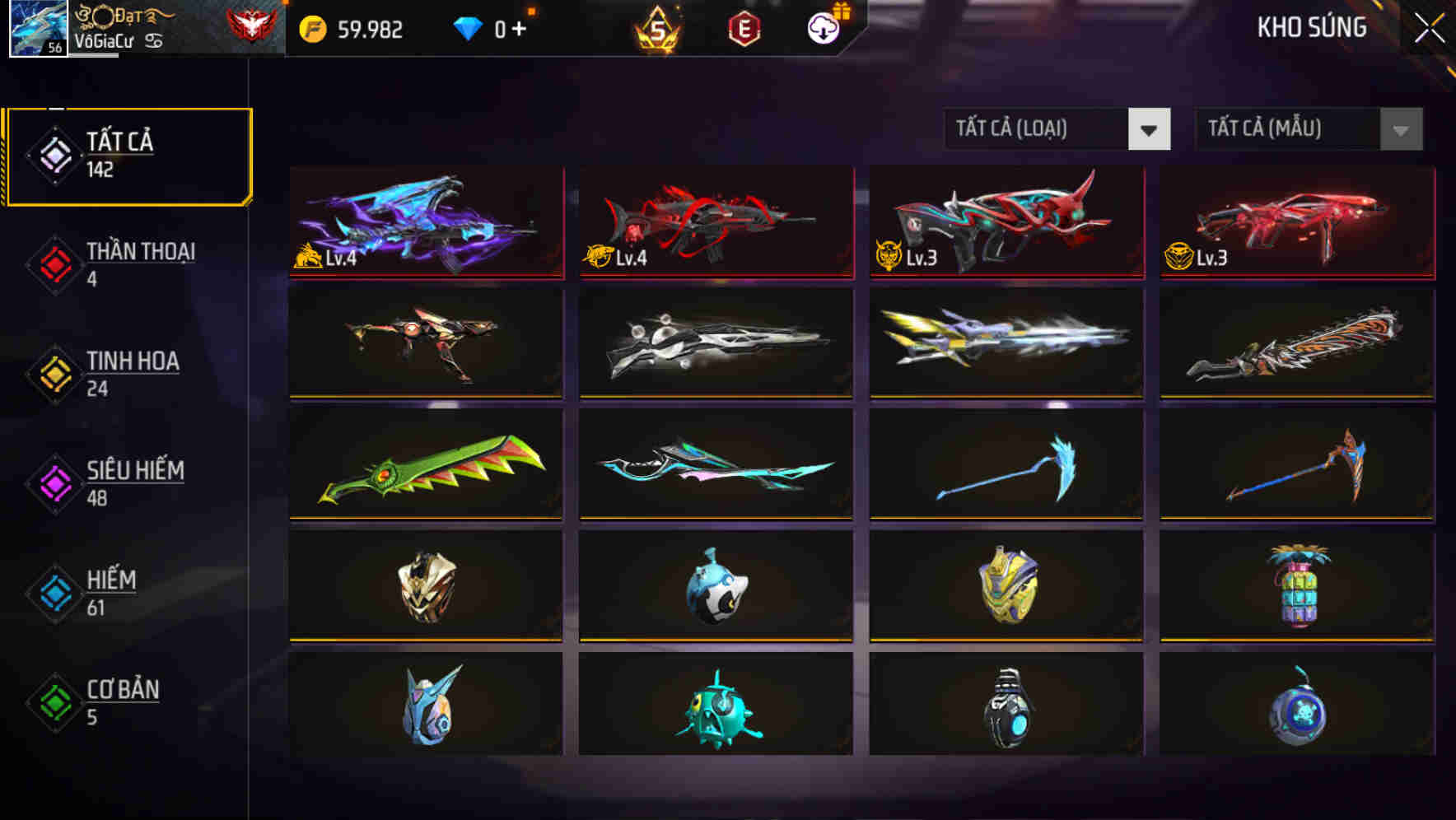Click the TẤT CẢ (LOẠI) dropdown arrow
Viewport: 1456px width, 820px height.
[x=1150, y=130]
